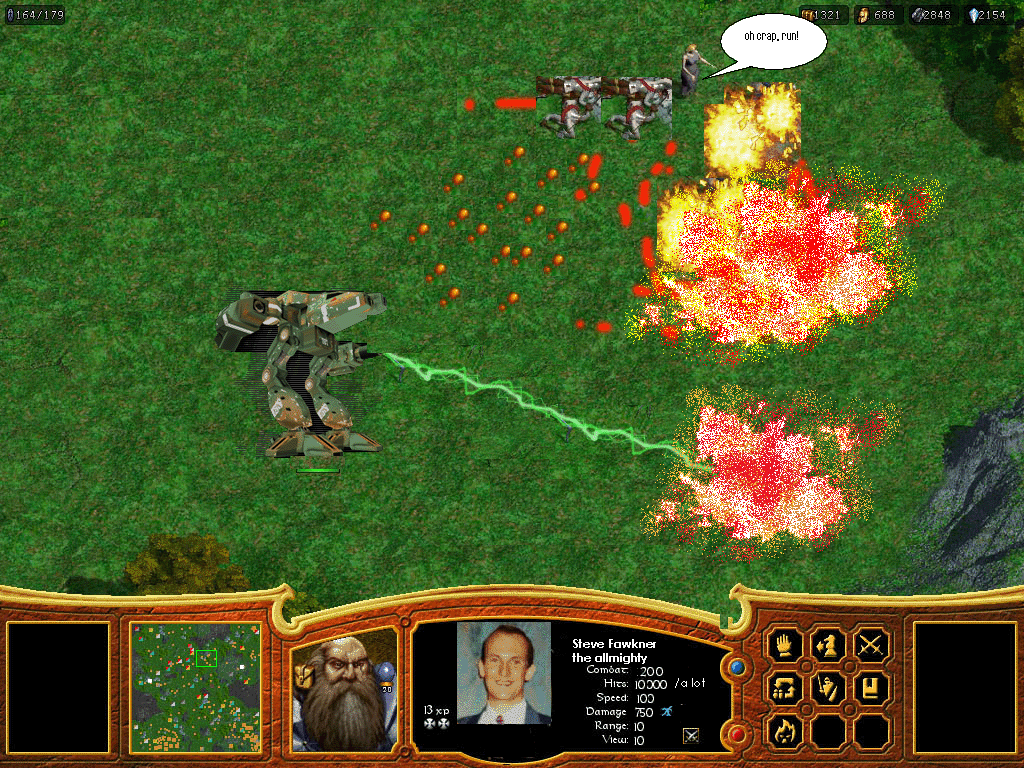Click the raised hand stop command

785,645
